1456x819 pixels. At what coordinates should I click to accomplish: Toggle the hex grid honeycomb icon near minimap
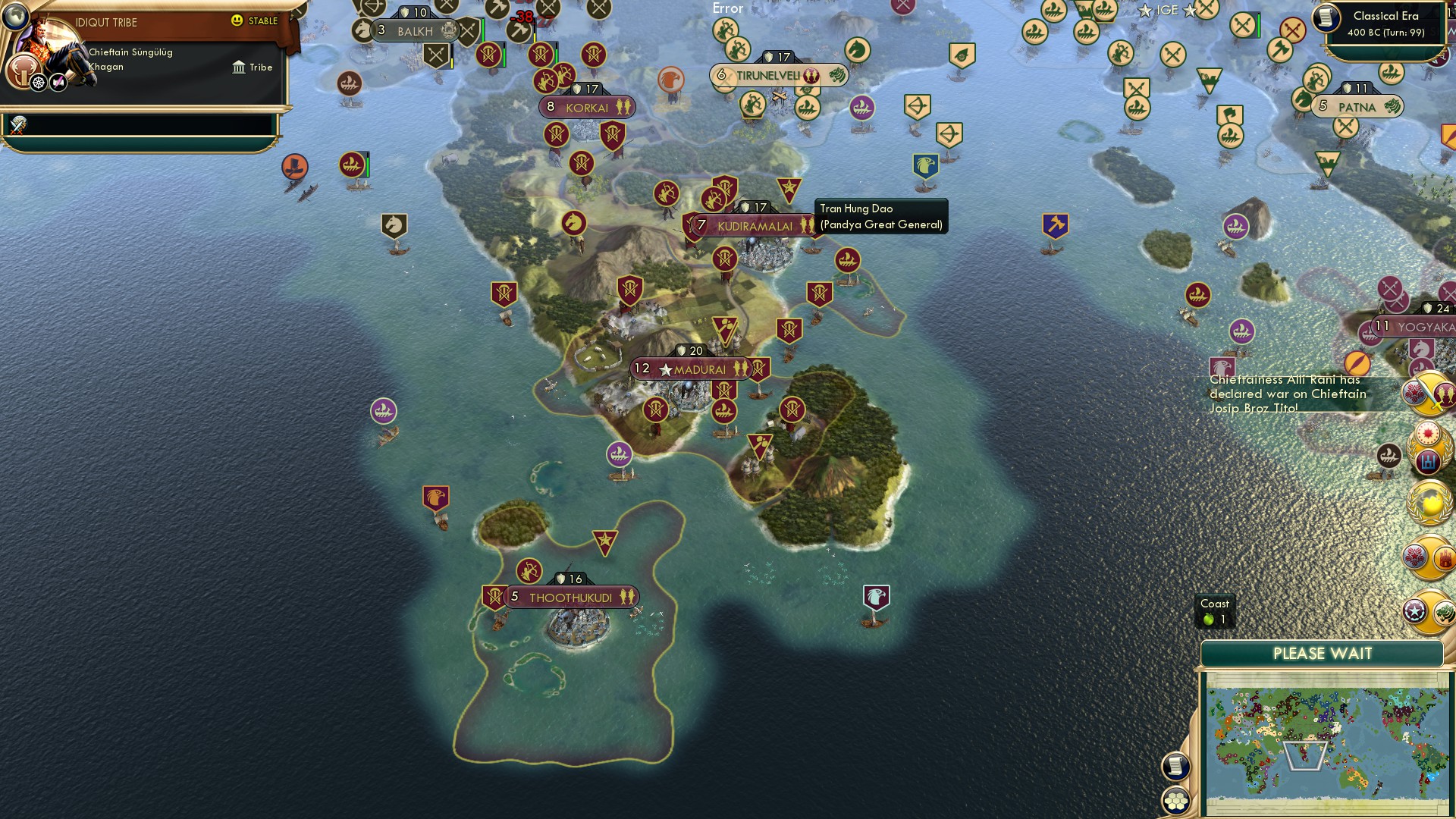[1177, 801]
